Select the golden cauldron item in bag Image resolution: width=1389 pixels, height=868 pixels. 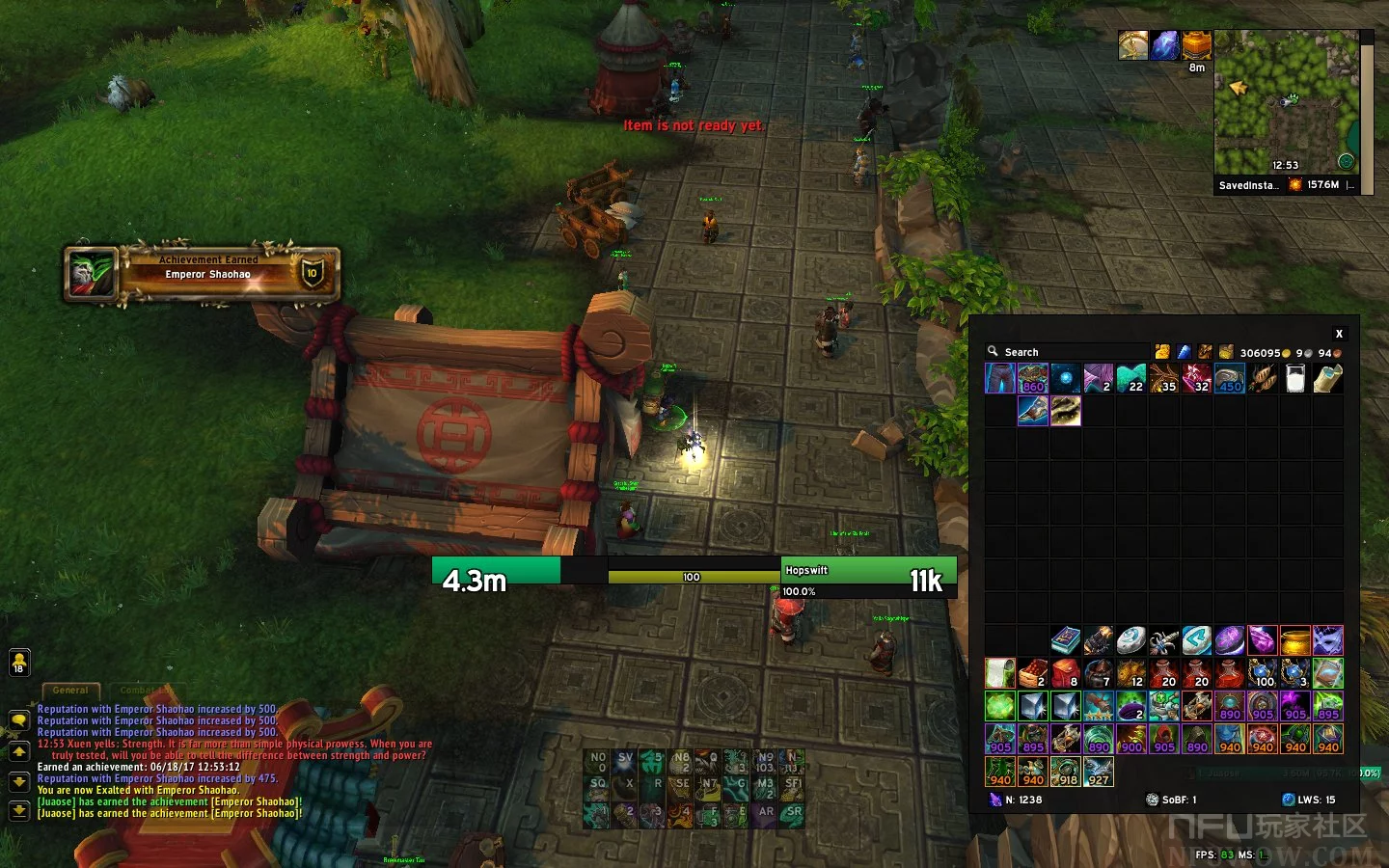click(1295, 640)
